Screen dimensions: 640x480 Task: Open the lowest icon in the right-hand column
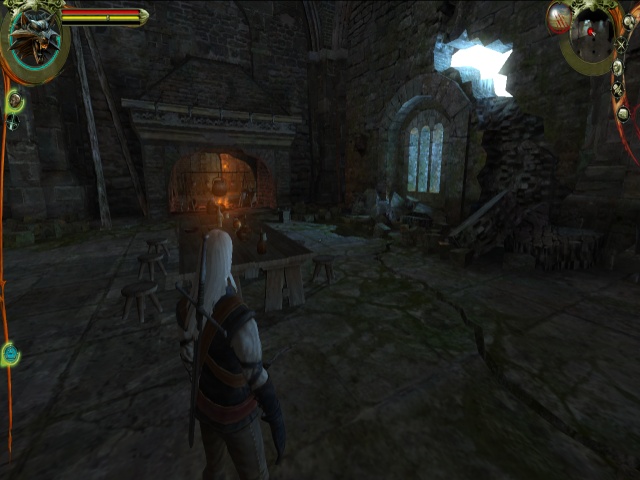point(623,113)
